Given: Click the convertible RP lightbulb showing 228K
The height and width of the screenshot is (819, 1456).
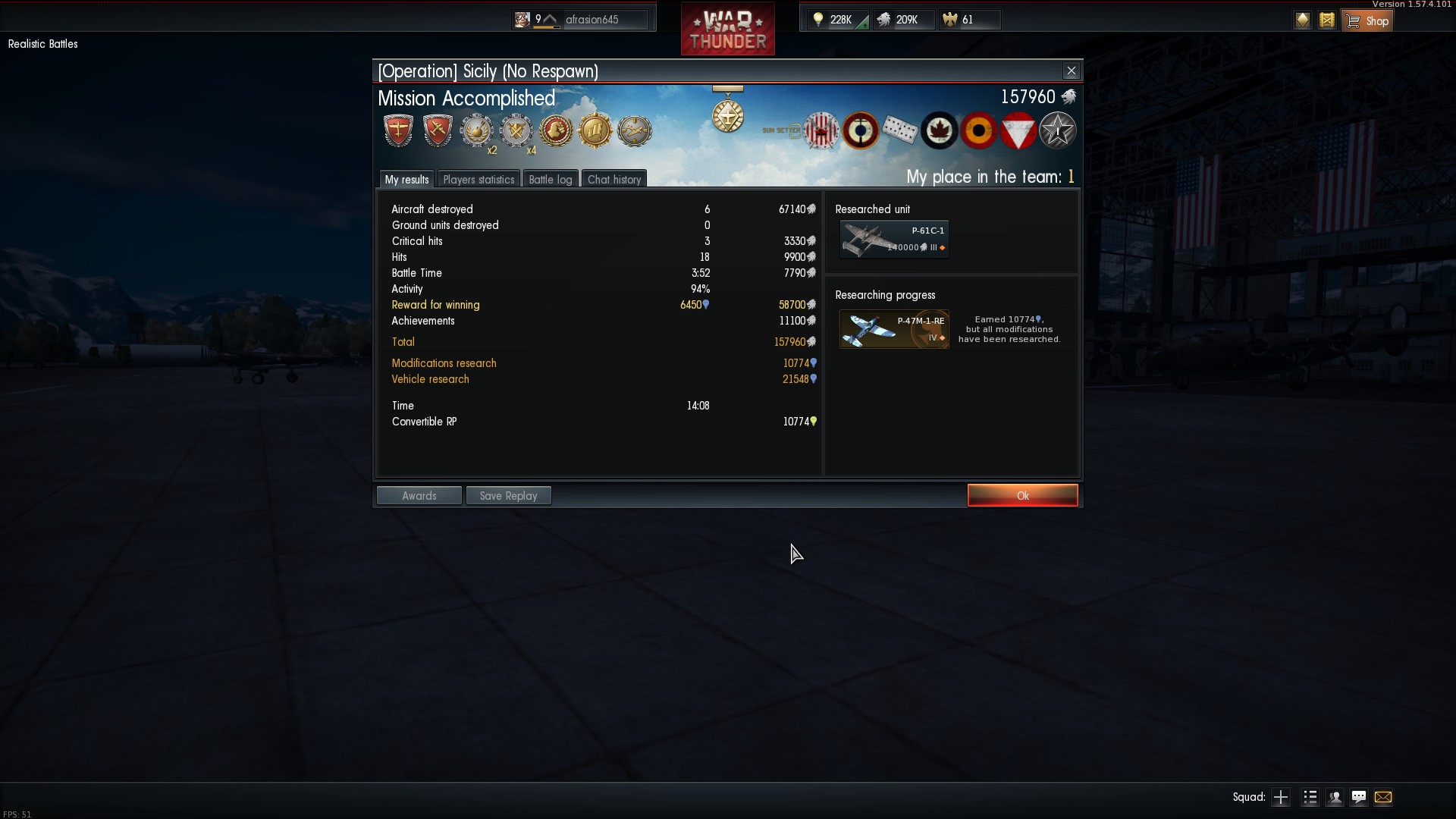Looking at the screenshot, I should coord(833,20).
